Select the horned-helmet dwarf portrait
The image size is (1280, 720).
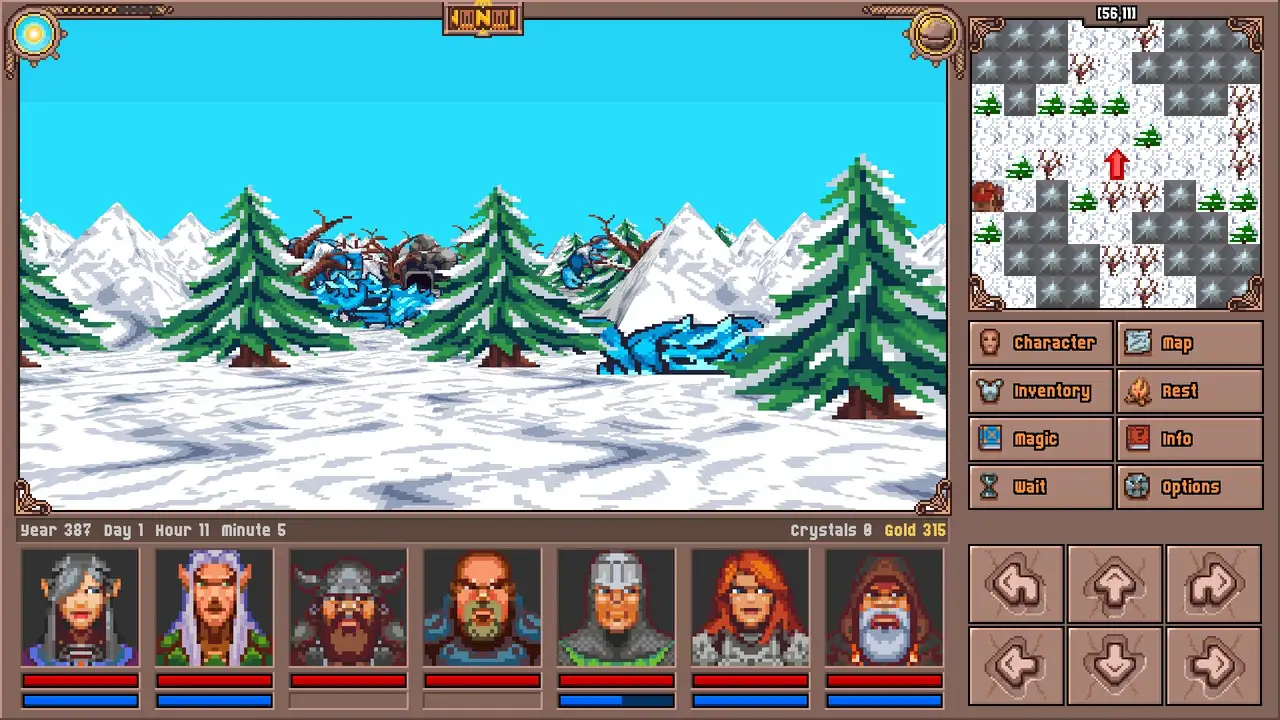coord(348,607)
